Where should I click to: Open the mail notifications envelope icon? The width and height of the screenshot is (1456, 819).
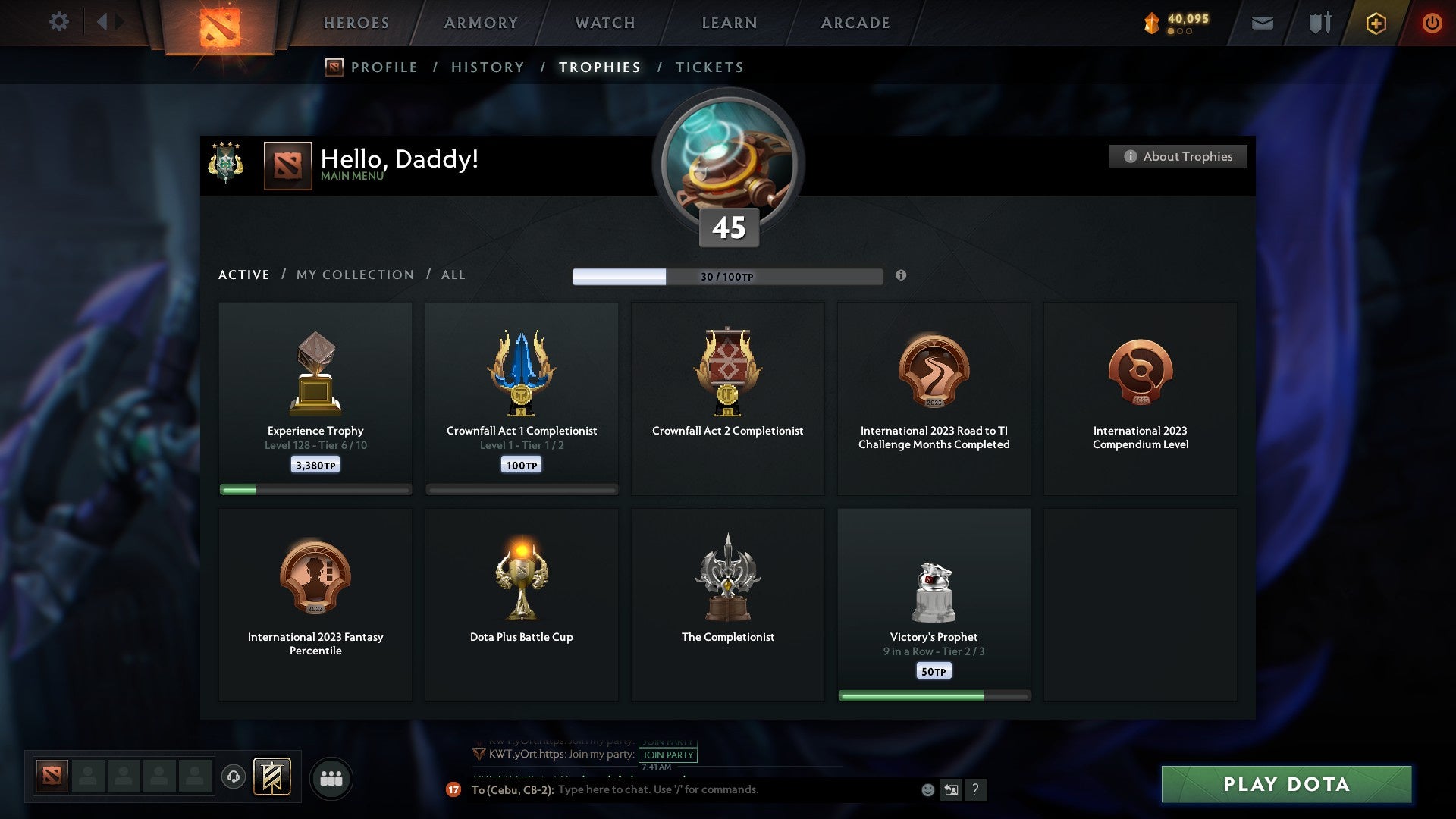pos(1262,23)
